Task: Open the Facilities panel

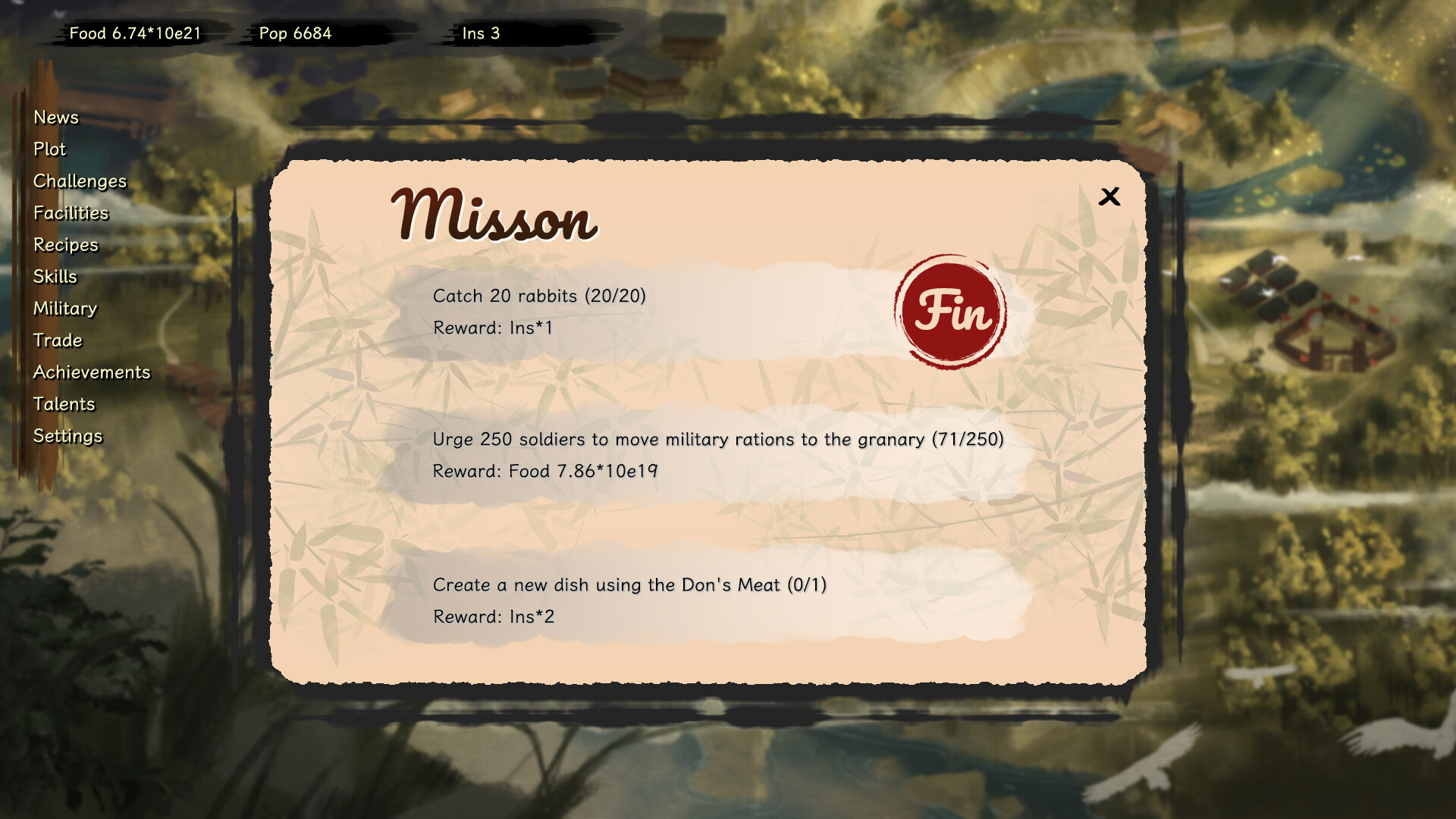Action: 70,213
